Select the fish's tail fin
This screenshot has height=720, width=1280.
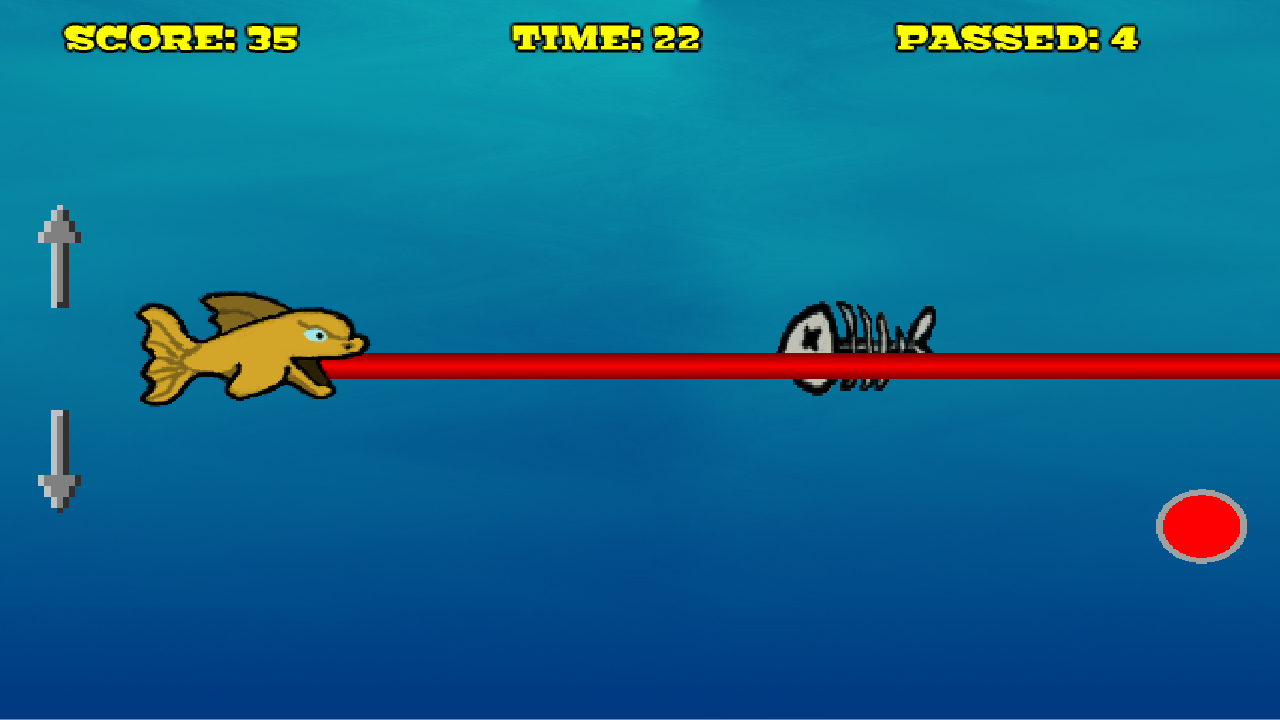[x=165, y=355]
